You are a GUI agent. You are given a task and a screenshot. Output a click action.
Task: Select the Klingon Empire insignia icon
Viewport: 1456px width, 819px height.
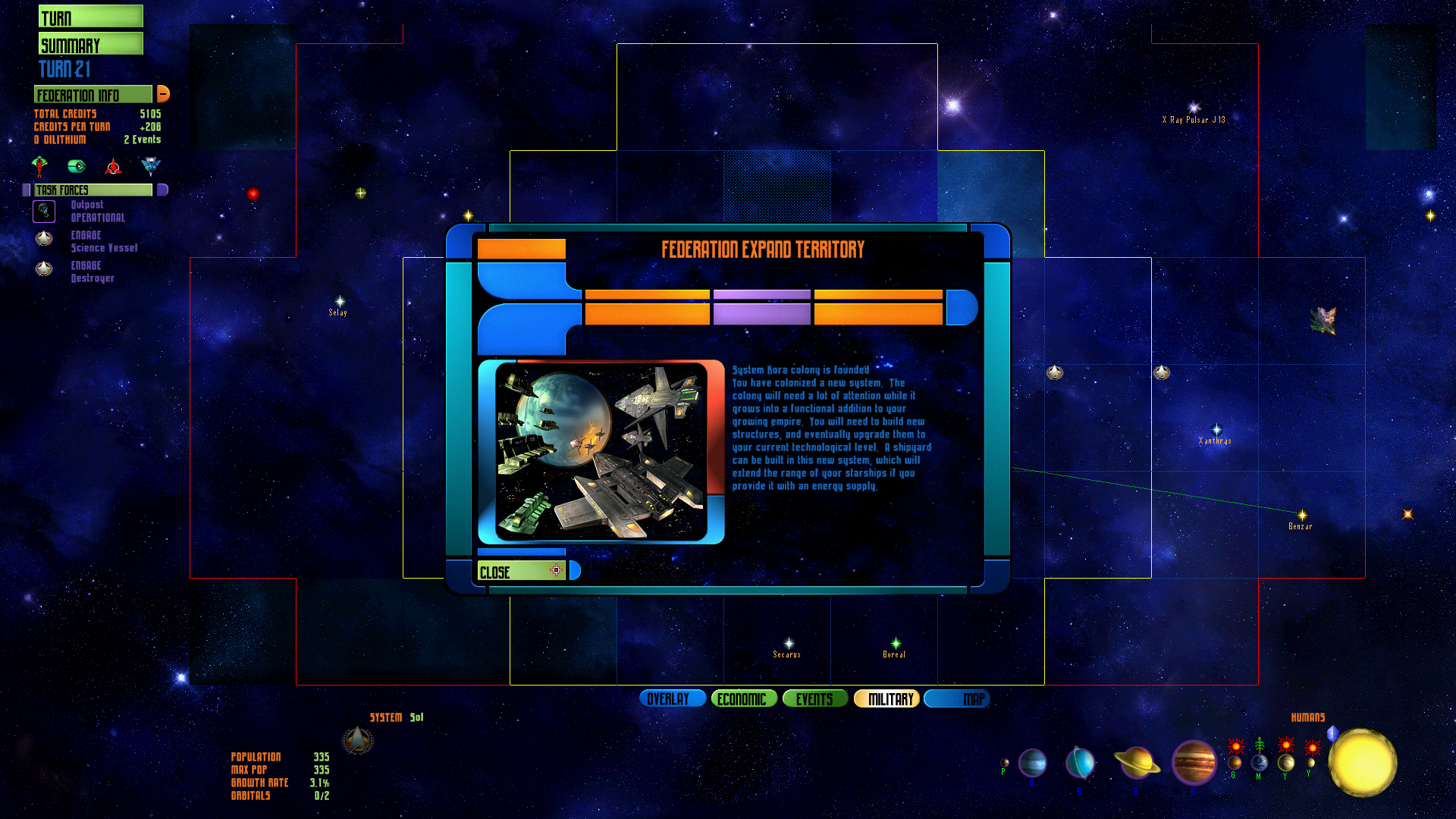(112, 167)
